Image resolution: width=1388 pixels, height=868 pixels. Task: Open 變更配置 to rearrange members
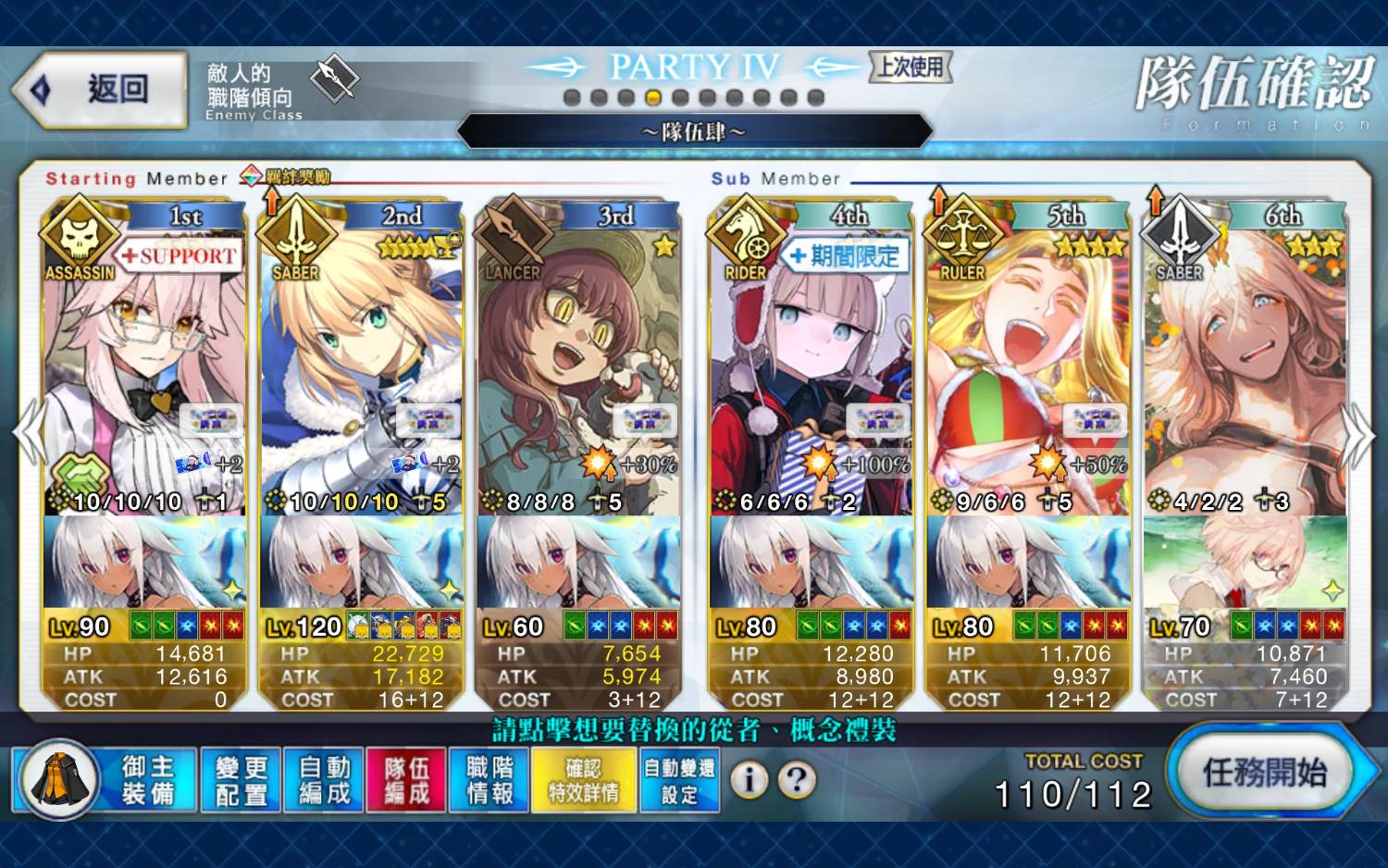241,780
